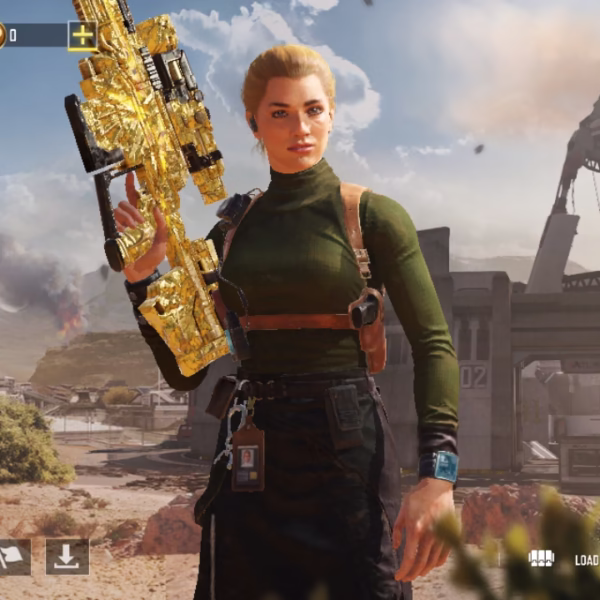Click the white flag icon button
Image resolution: width=600 pixels, height=600 pixels.
(13, 557)
